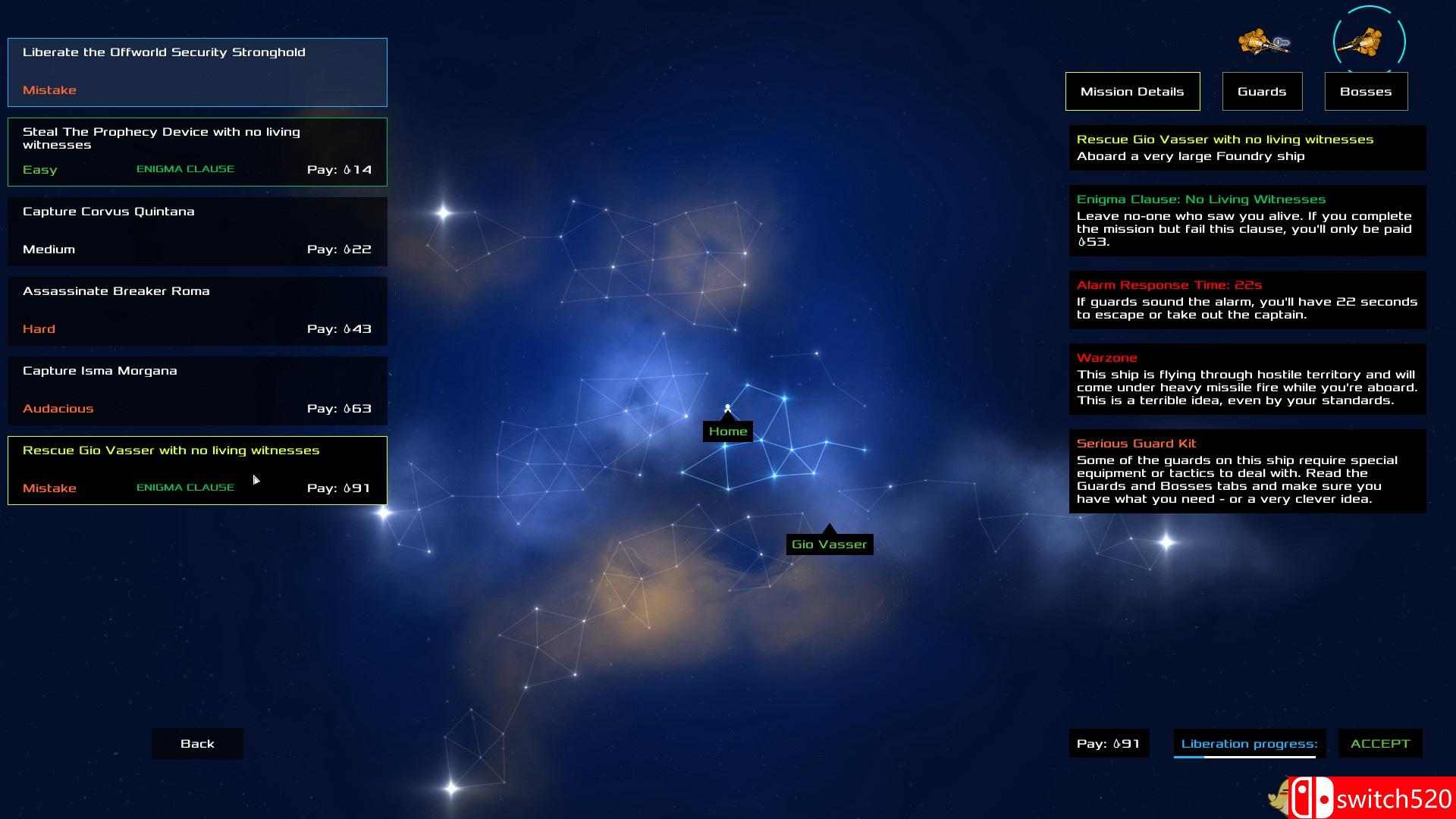Open the Bosses tab

pos(1366,91)
